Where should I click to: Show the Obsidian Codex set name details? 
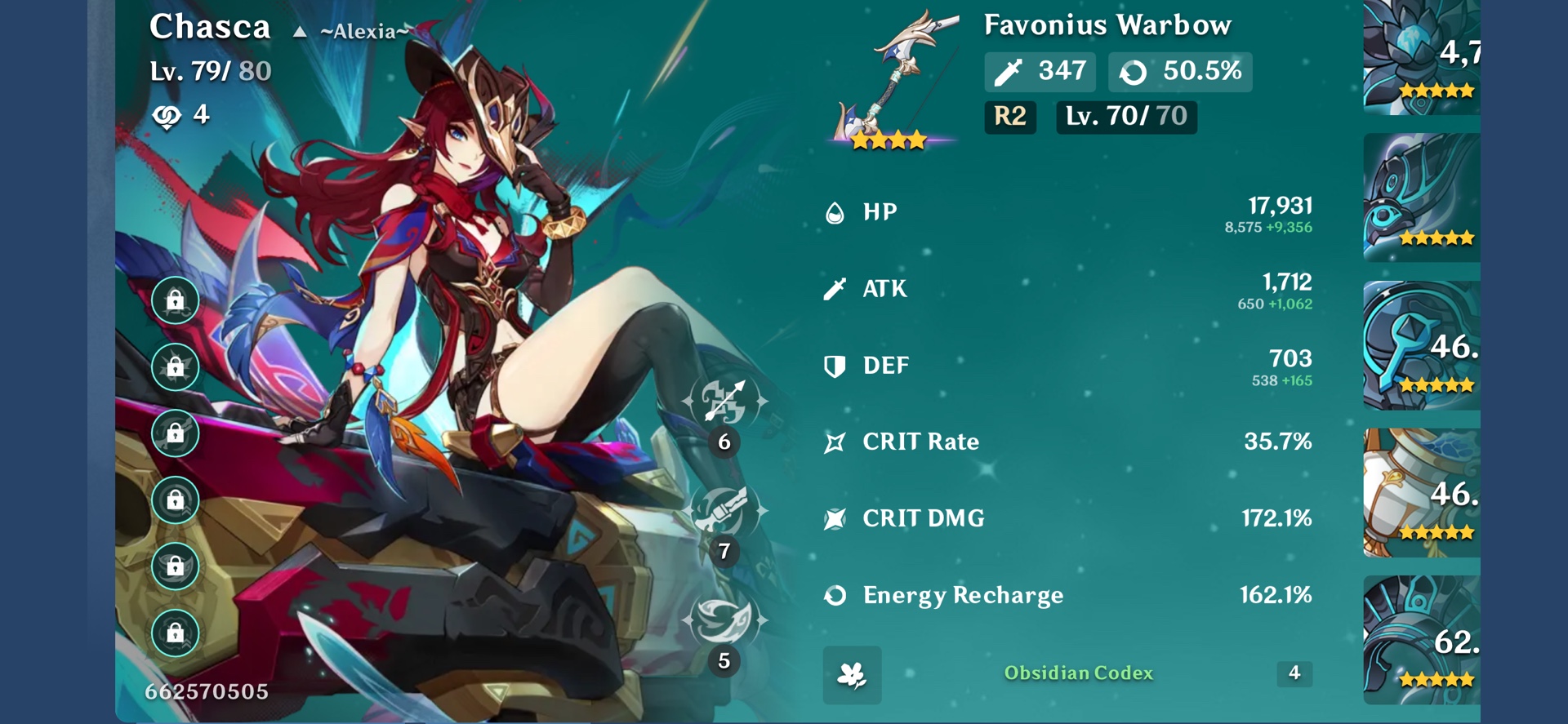tap(1078, 673)
